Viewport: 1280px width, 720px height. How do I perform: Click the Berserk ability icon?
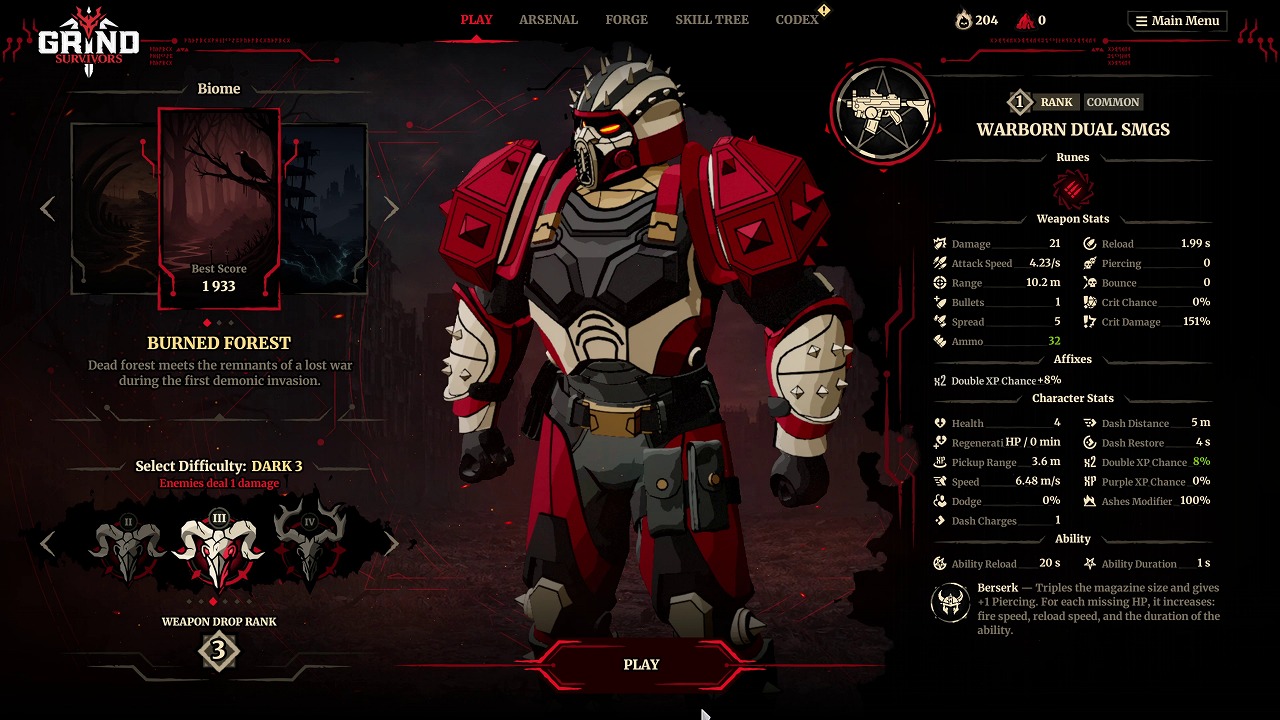pos(949,603)
